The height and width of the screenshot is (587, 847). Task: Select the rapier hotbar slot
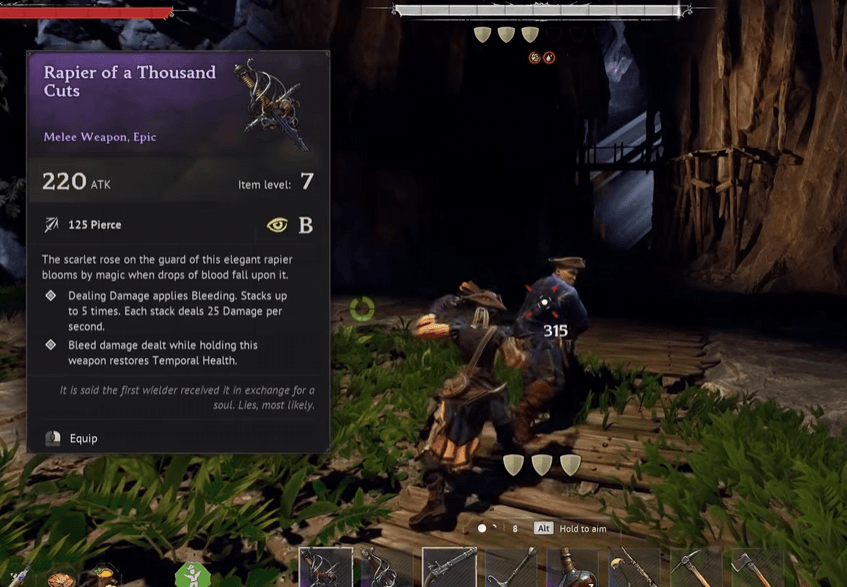coord(326,567)
